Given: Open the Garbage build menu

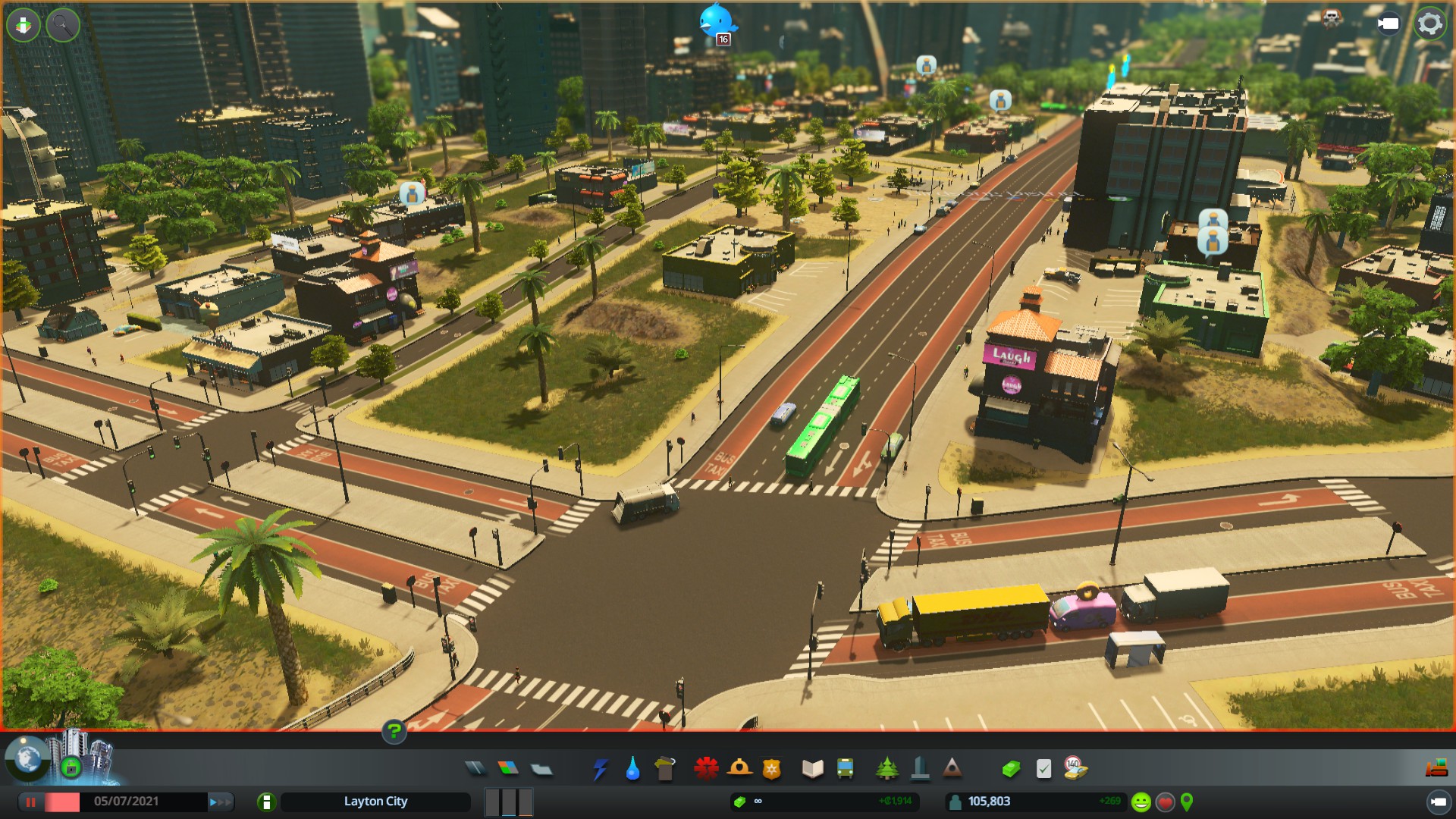Looking at the screenshot, I should pyautogui.click(x=665, y=769).
